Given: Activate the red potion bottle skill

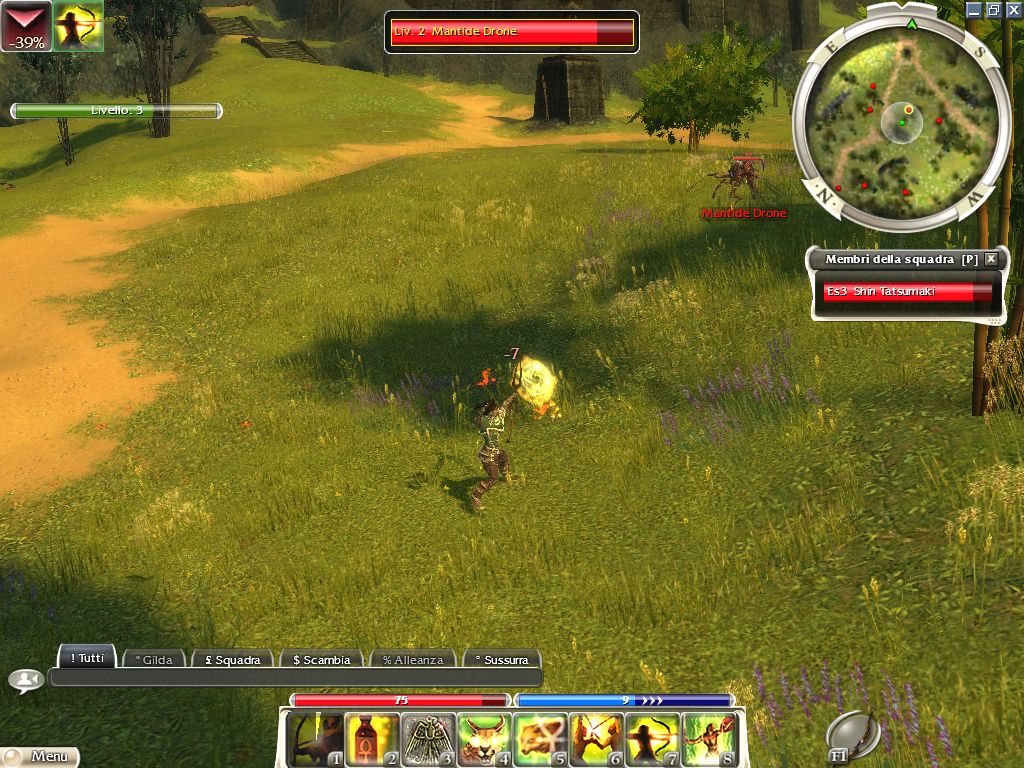Looking at the screenshot, I should 371,739.
